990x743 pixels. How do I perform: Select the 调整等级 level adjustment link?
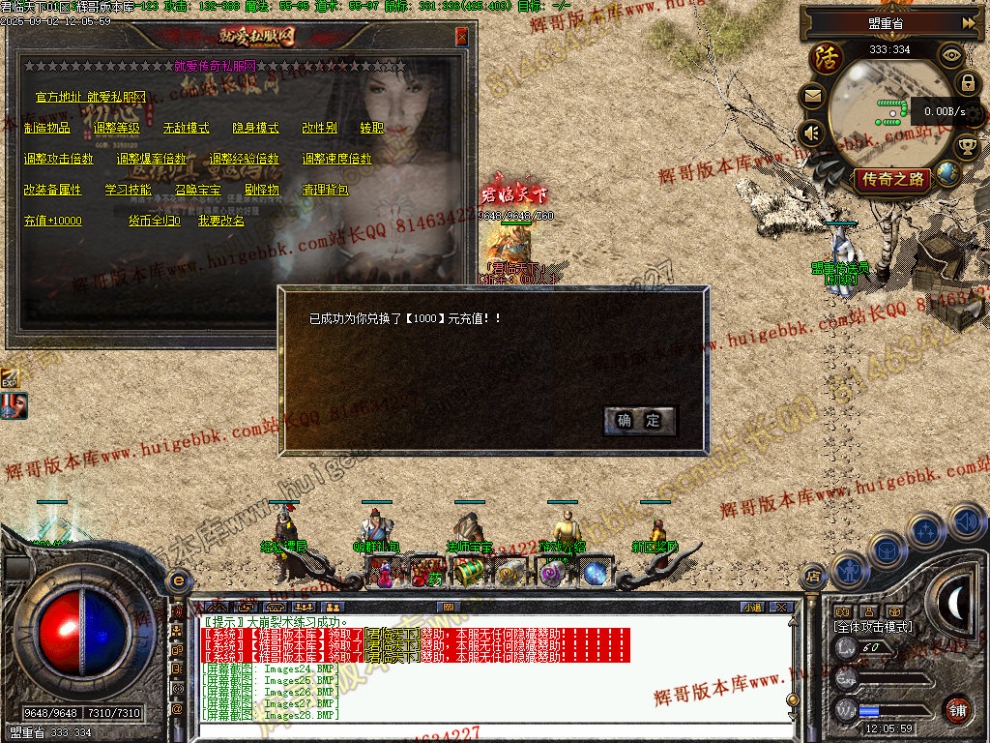tap(117, 128)
